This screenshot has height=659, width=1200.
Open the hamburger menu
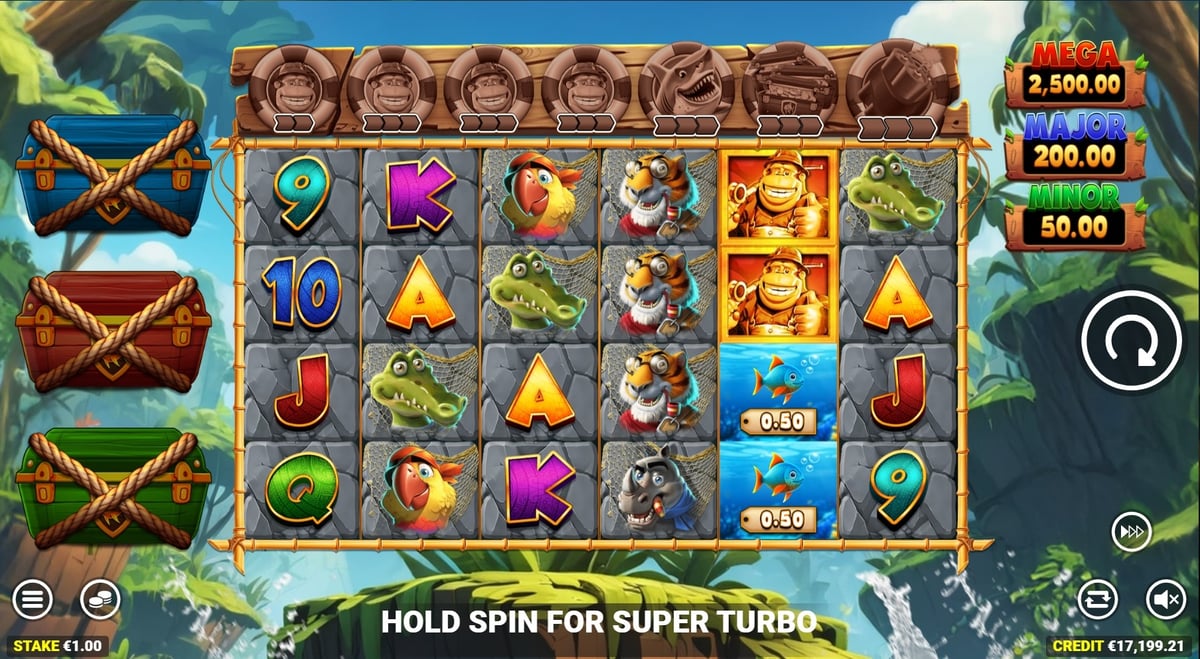pos(32,600)
